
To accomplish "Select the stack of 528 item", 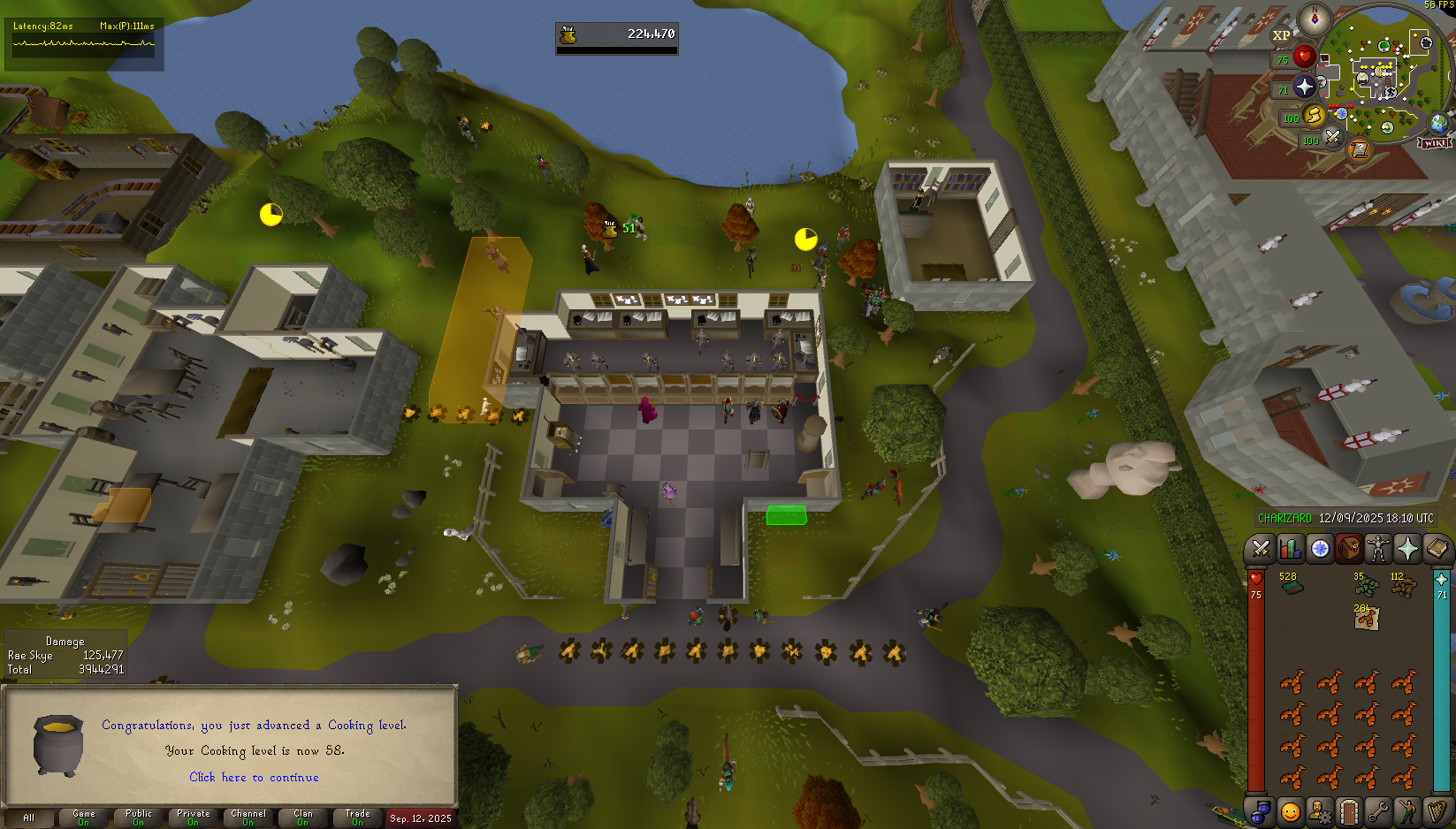I will click(x=1292, y=585).
